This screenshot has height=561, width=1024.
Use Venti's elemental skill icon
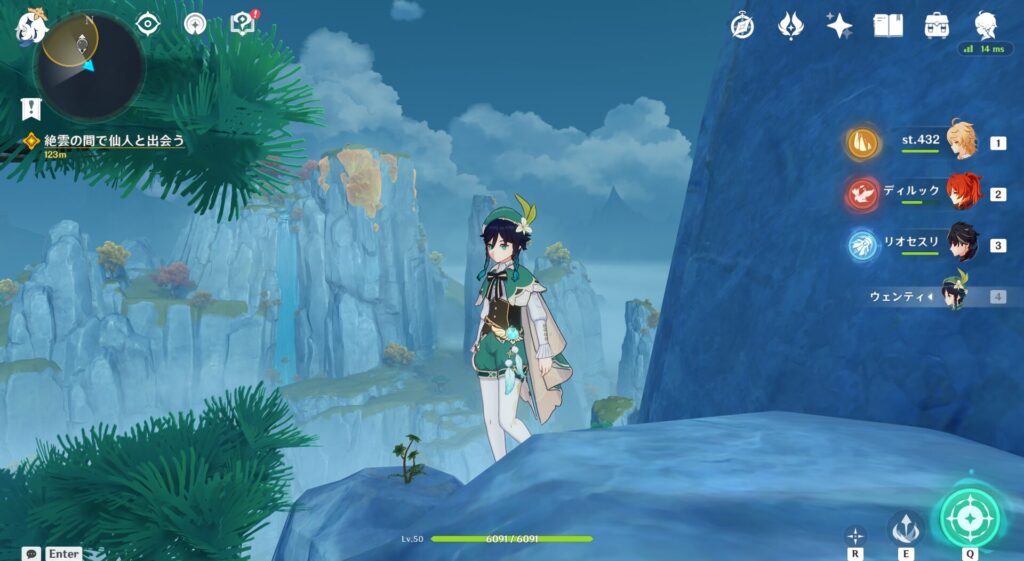906,528
